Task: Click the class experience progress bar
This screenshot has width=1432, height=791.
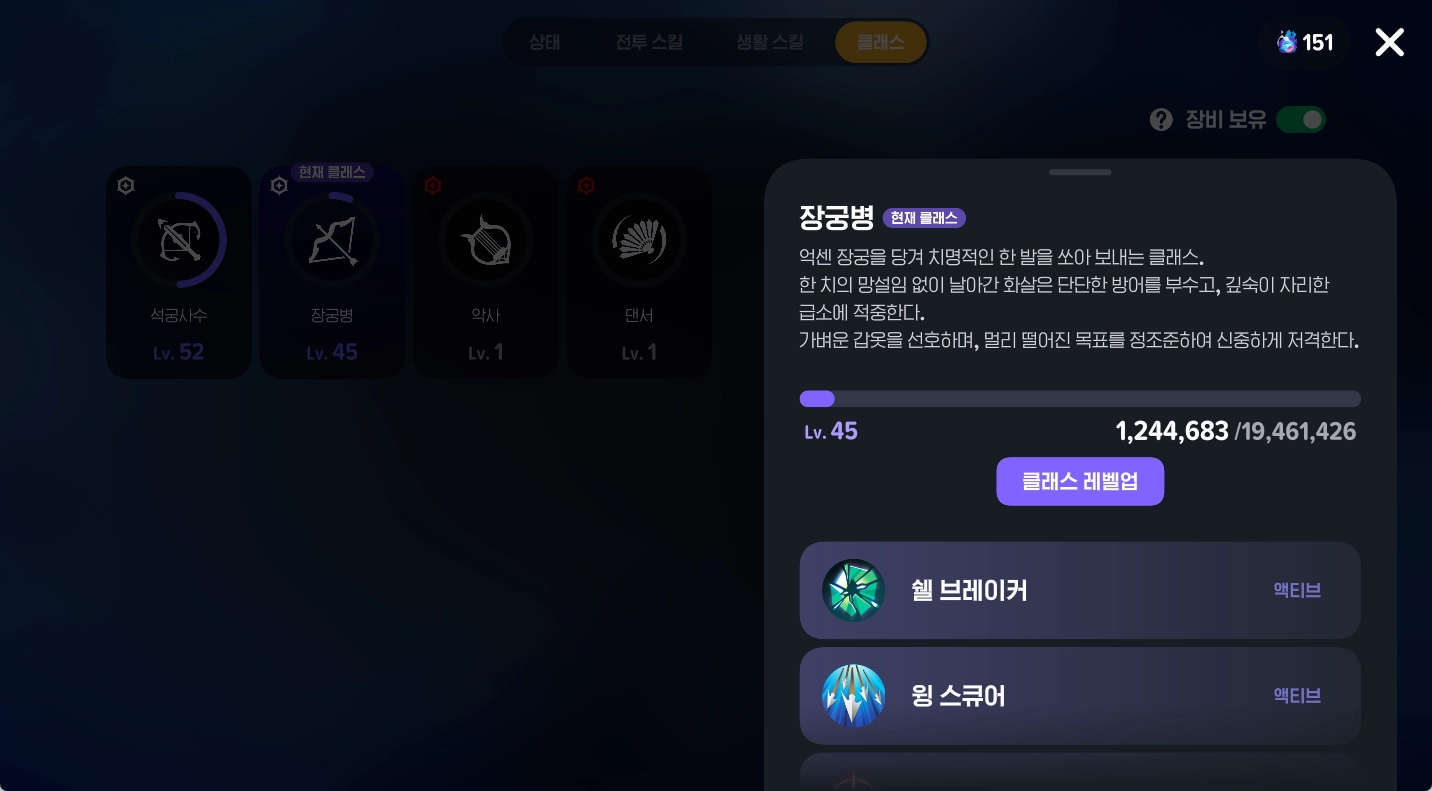Action: coord(1080,399)
